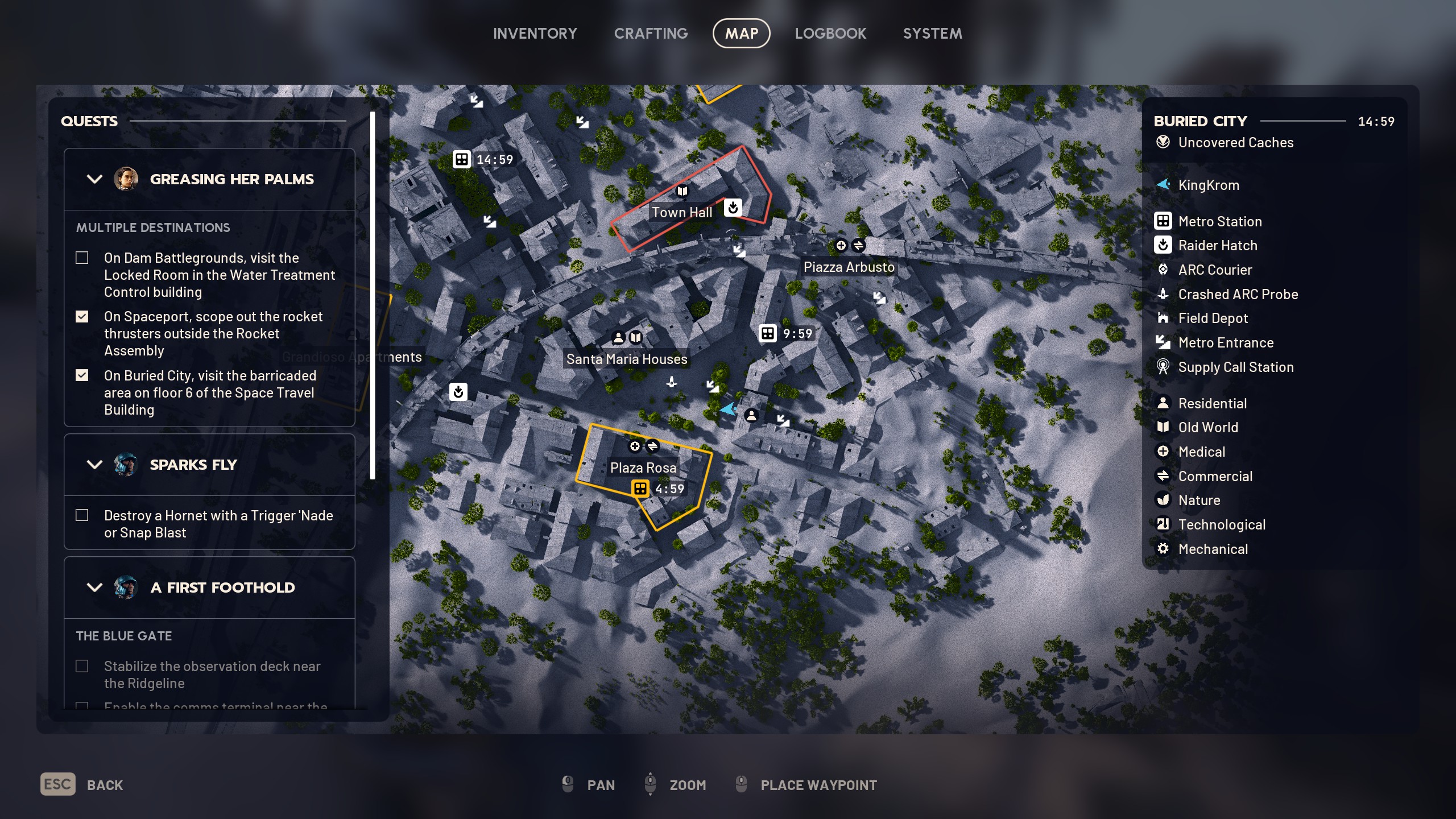Open the Crafting tab
Image resolution: width=1456 pixels, height=819 pixels.
point(651,34)
